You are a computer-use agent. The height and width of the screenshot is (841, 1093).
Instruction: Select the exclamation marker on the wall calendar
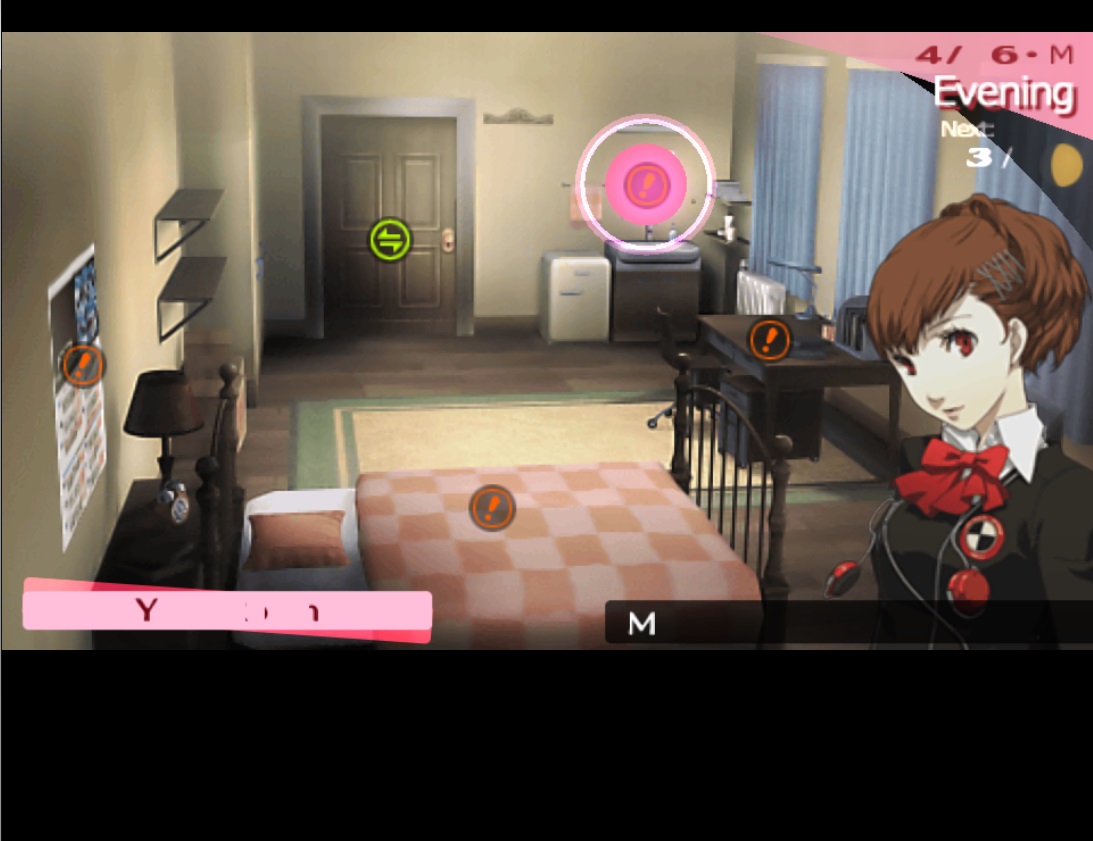tap(83, 364)
